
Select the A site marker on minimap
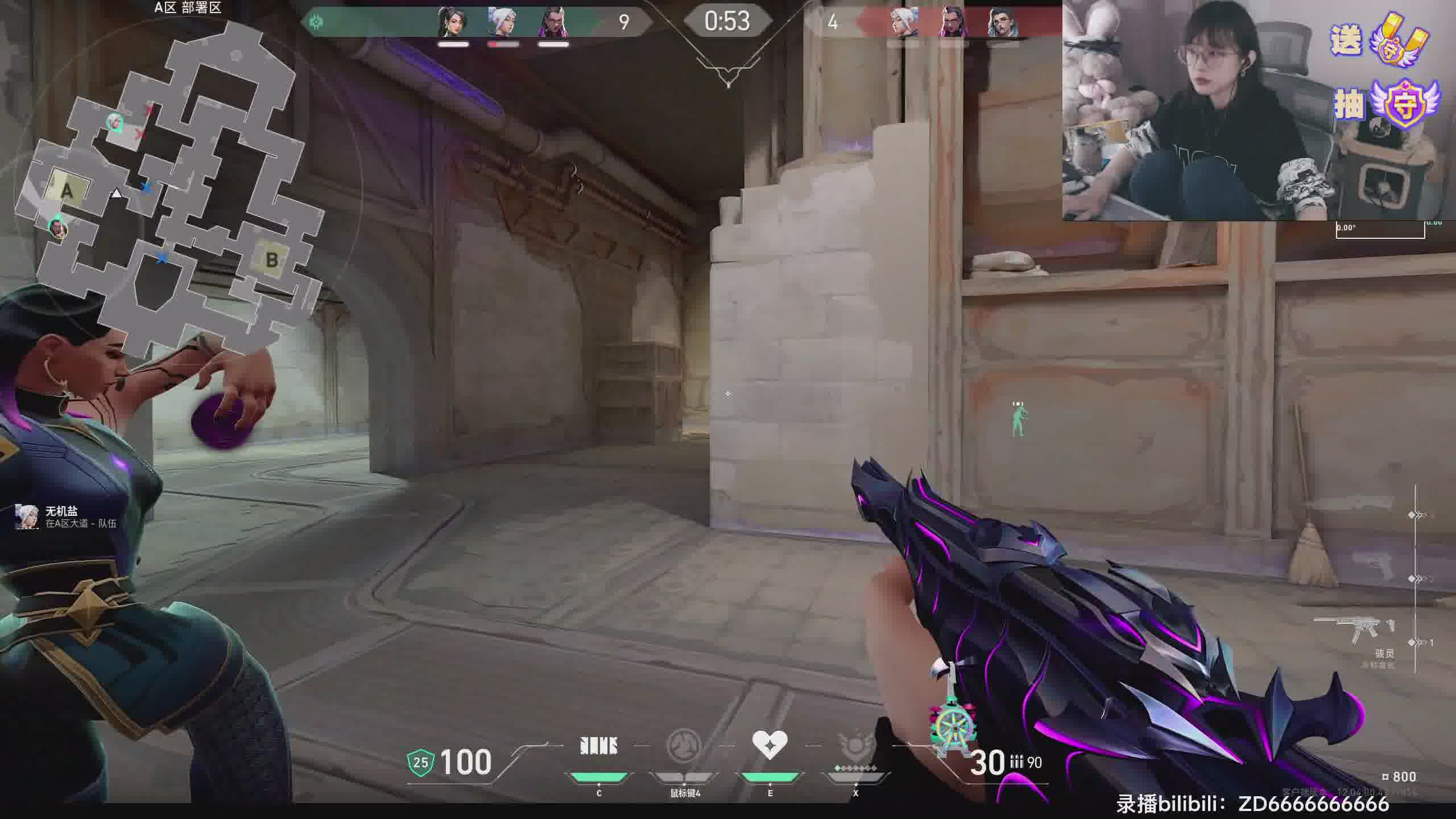coord(68,189)
